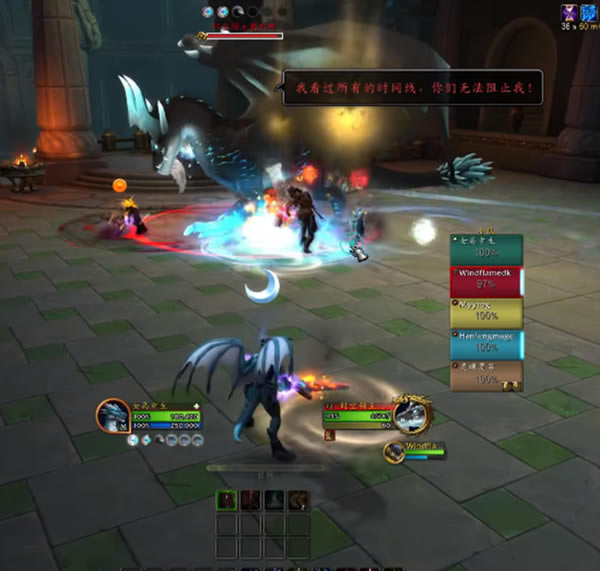Activate the fourth action bar ability
This screenshot has width=600, height=571.
pos(299,500)
